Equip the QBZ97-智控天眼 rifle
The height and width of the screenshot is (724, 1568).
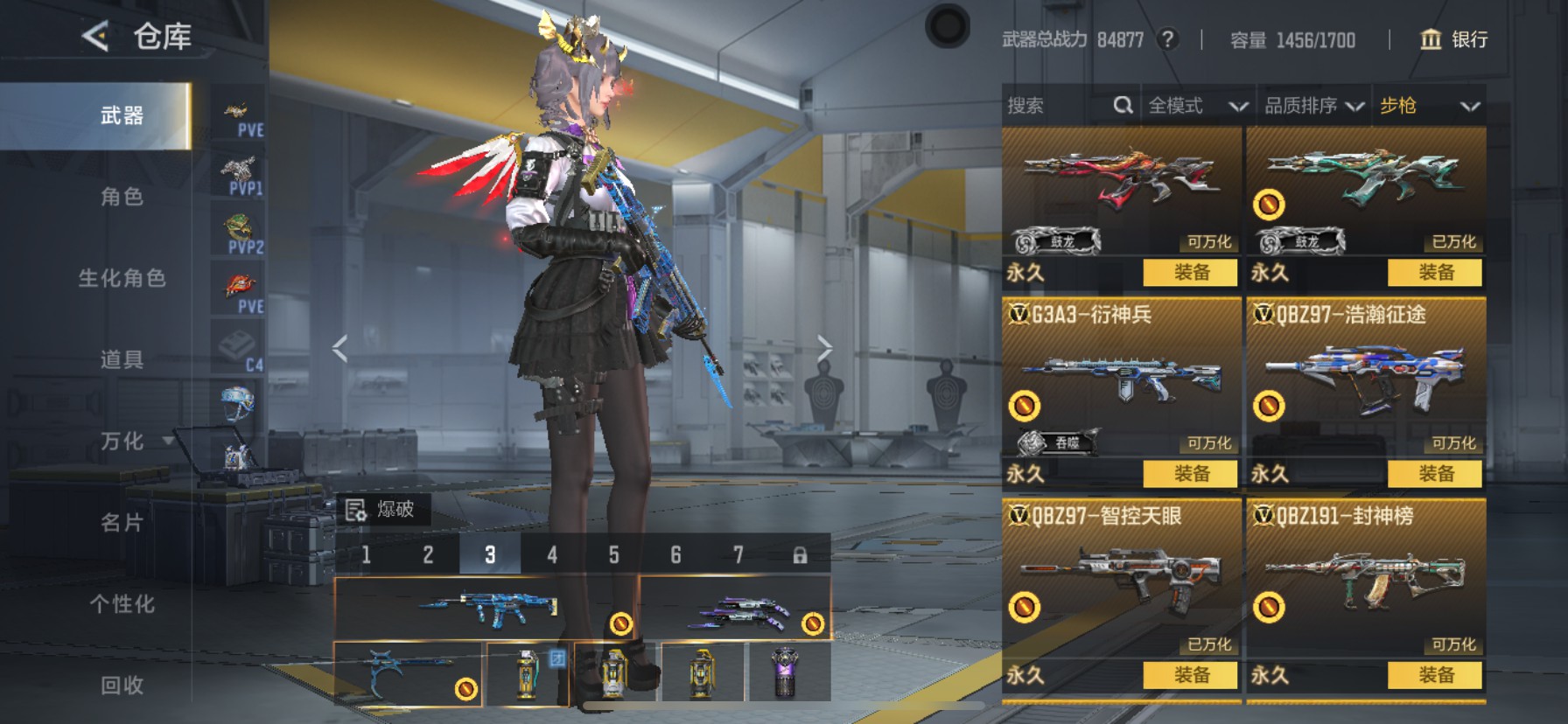pyautogui.click(x=1190, y=675)
